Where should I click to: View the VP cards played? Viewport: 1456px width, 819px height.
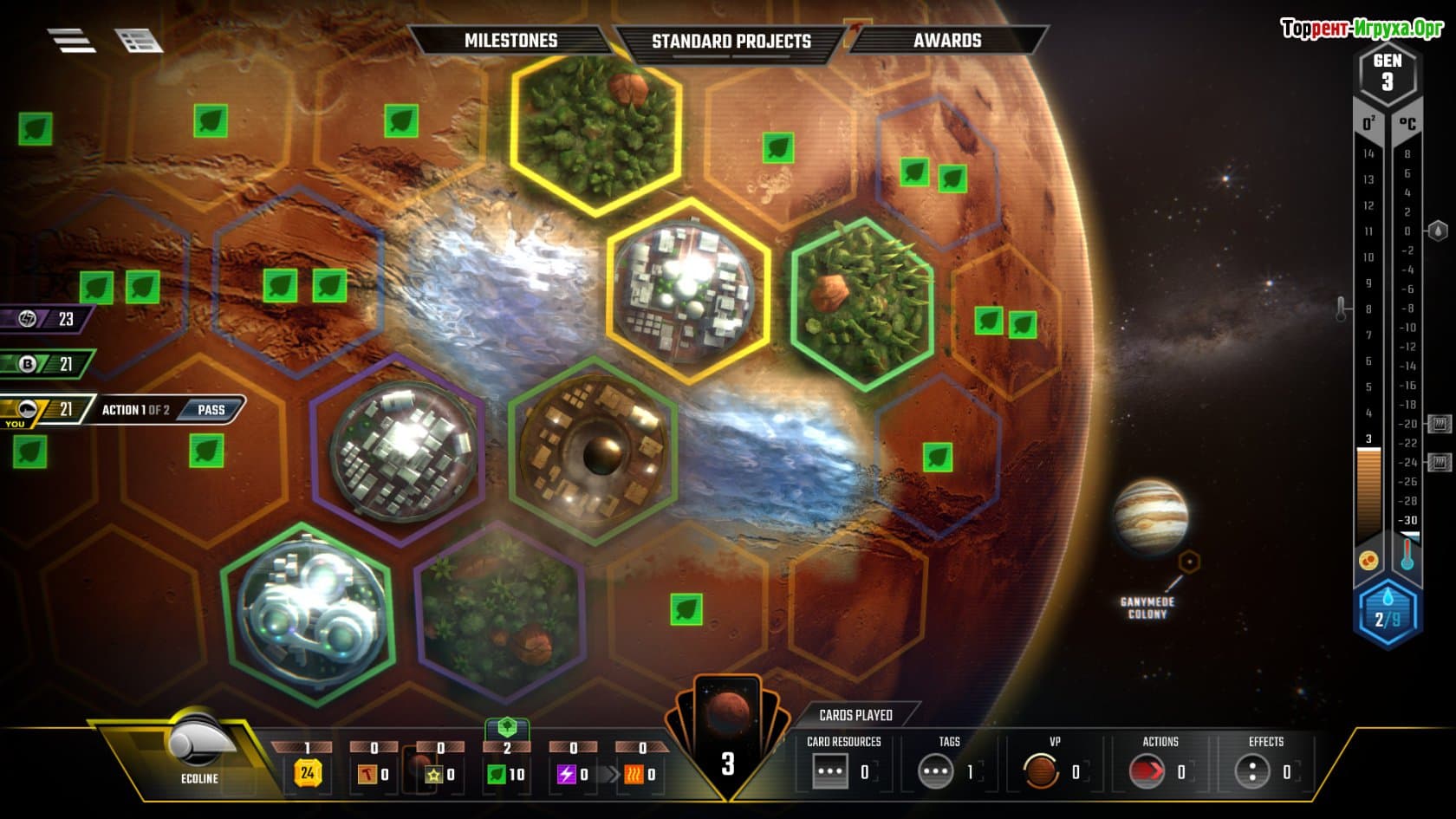click(1041, 771)
